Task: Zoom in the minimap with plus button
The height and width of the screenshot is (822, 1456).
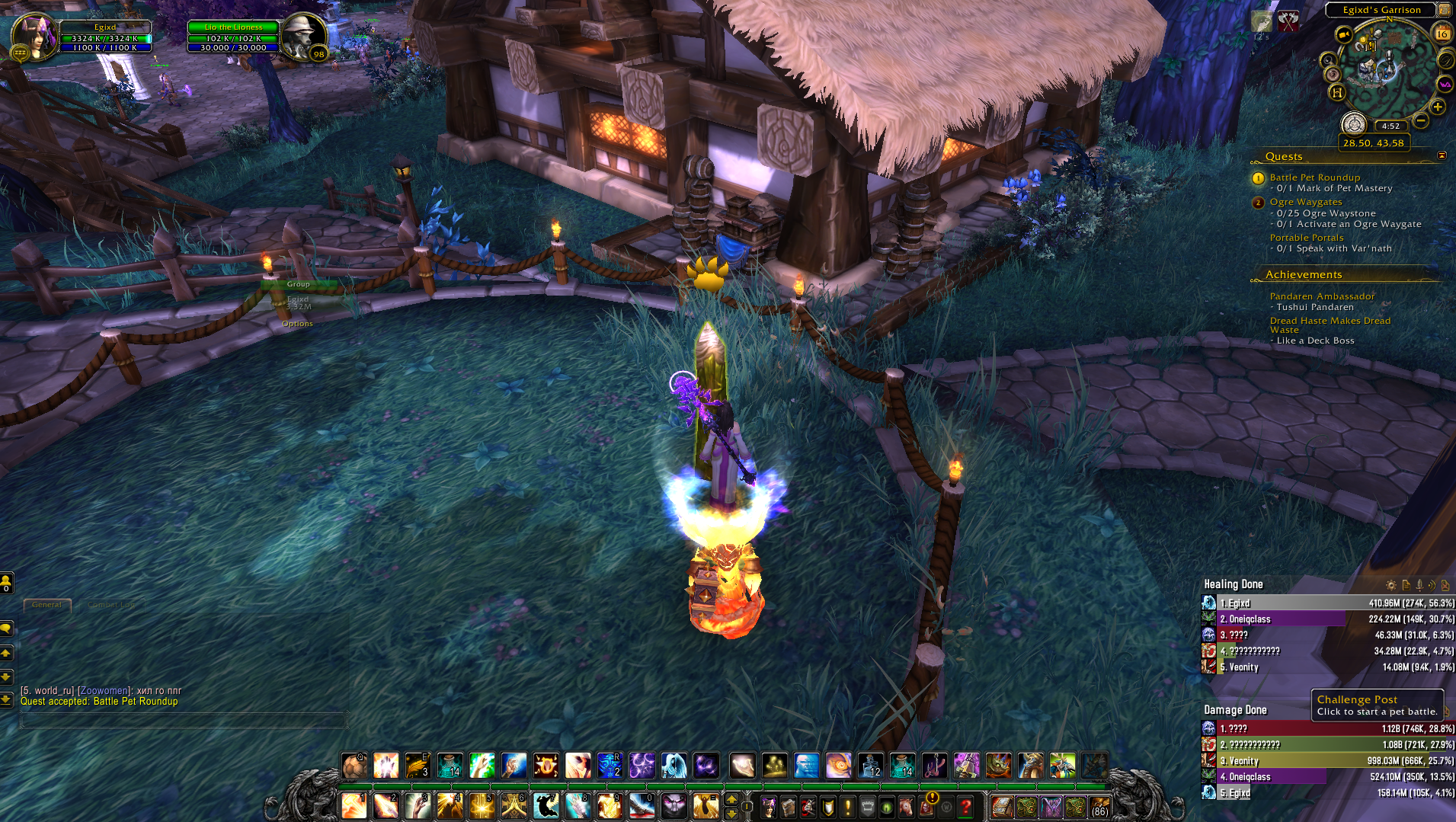Action: tap(1438, 107)
